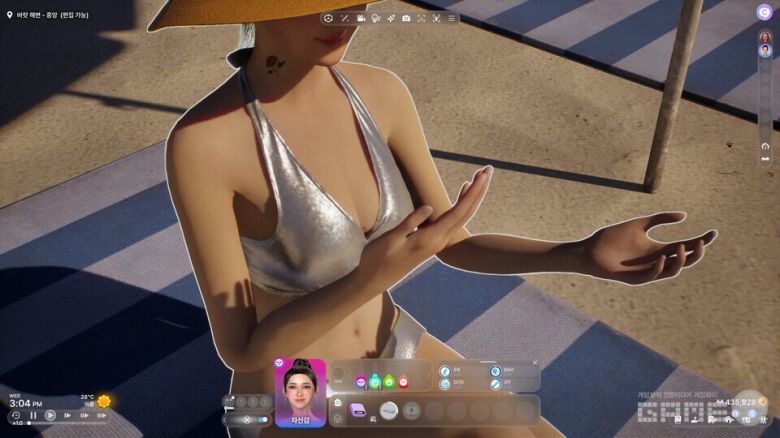Open the character portrait card
The width and height of the screenshot is (780, 438).
coord(300,392)
